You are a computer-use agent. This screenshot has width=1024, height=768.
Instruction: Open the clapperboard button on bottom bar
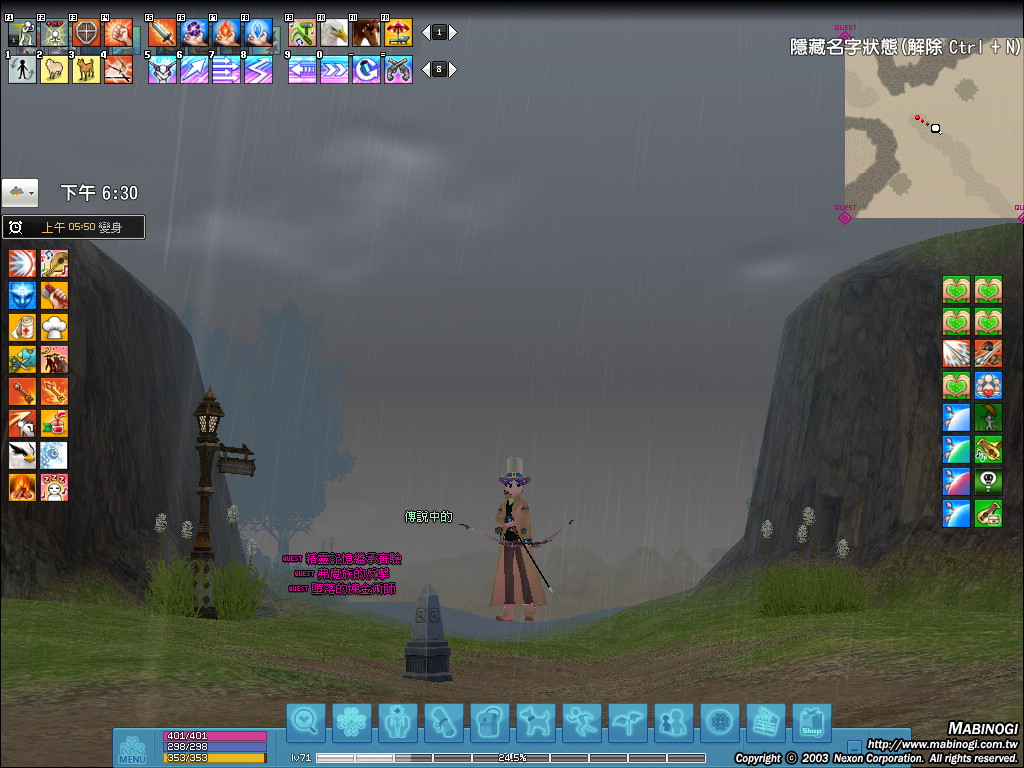coord(766,722)
